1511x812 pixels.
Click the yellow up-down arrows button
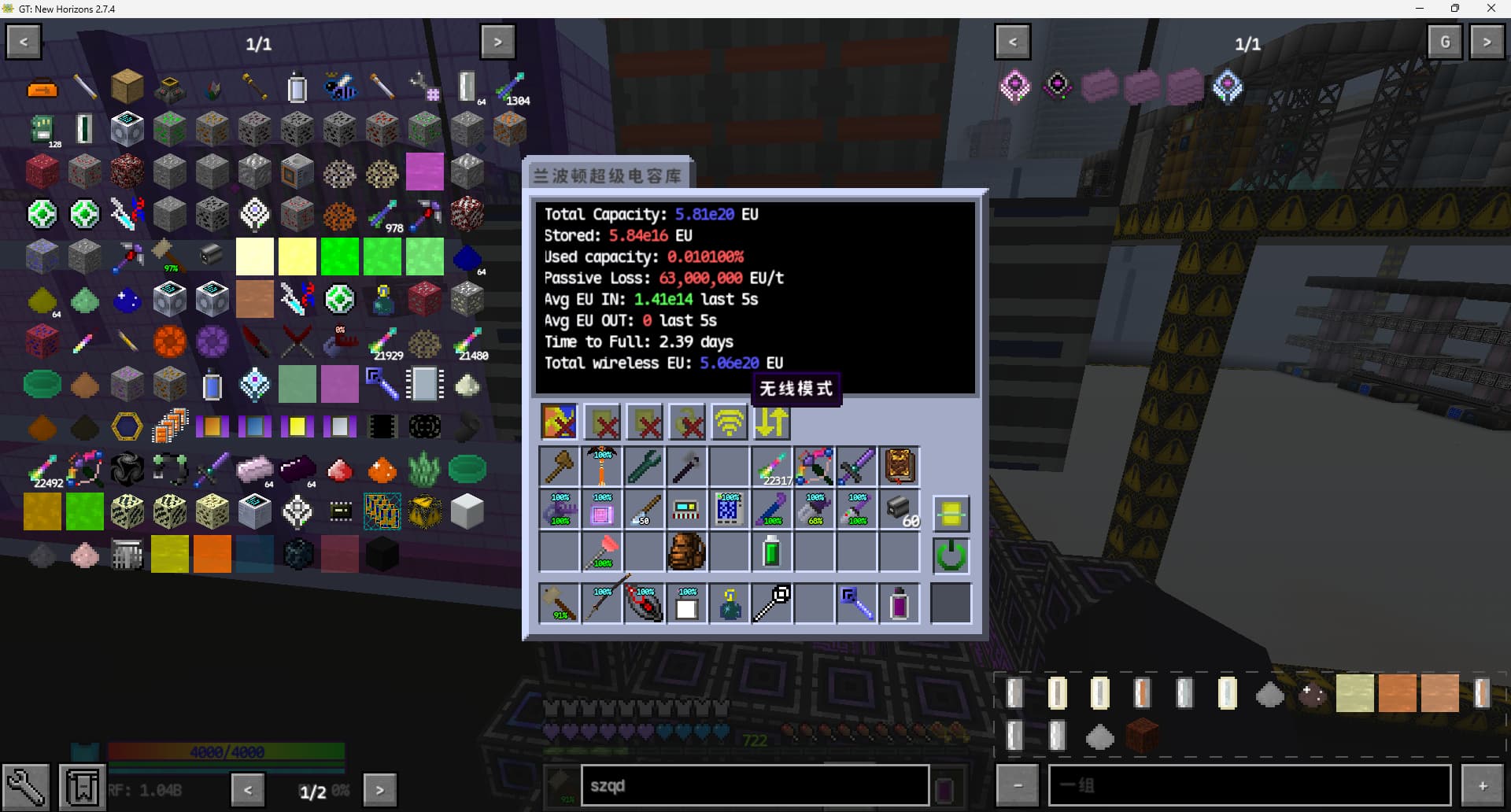click(x=772, y=423)
